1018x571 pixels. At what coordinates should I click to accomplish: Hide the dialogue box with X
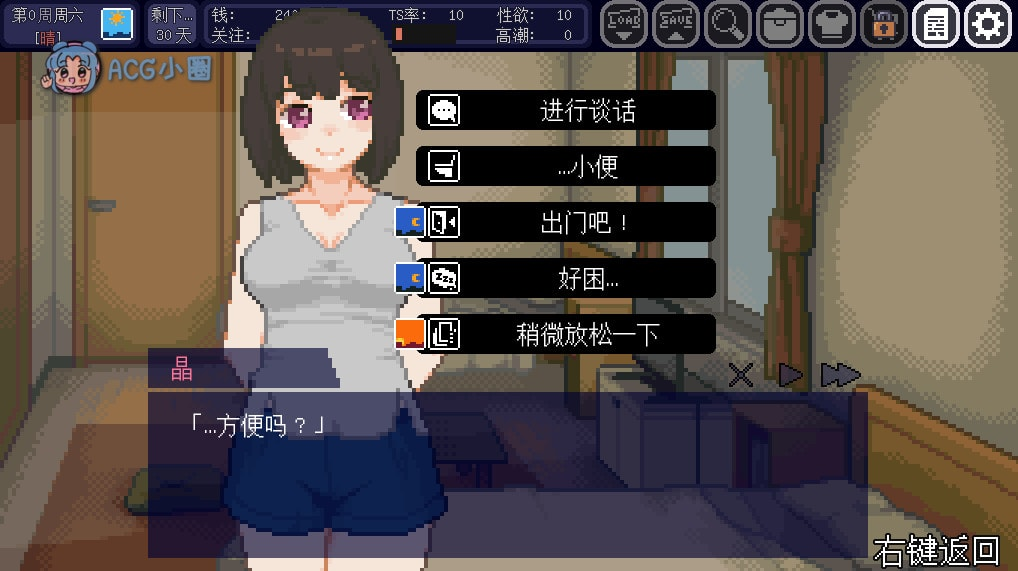click(741, 376)
